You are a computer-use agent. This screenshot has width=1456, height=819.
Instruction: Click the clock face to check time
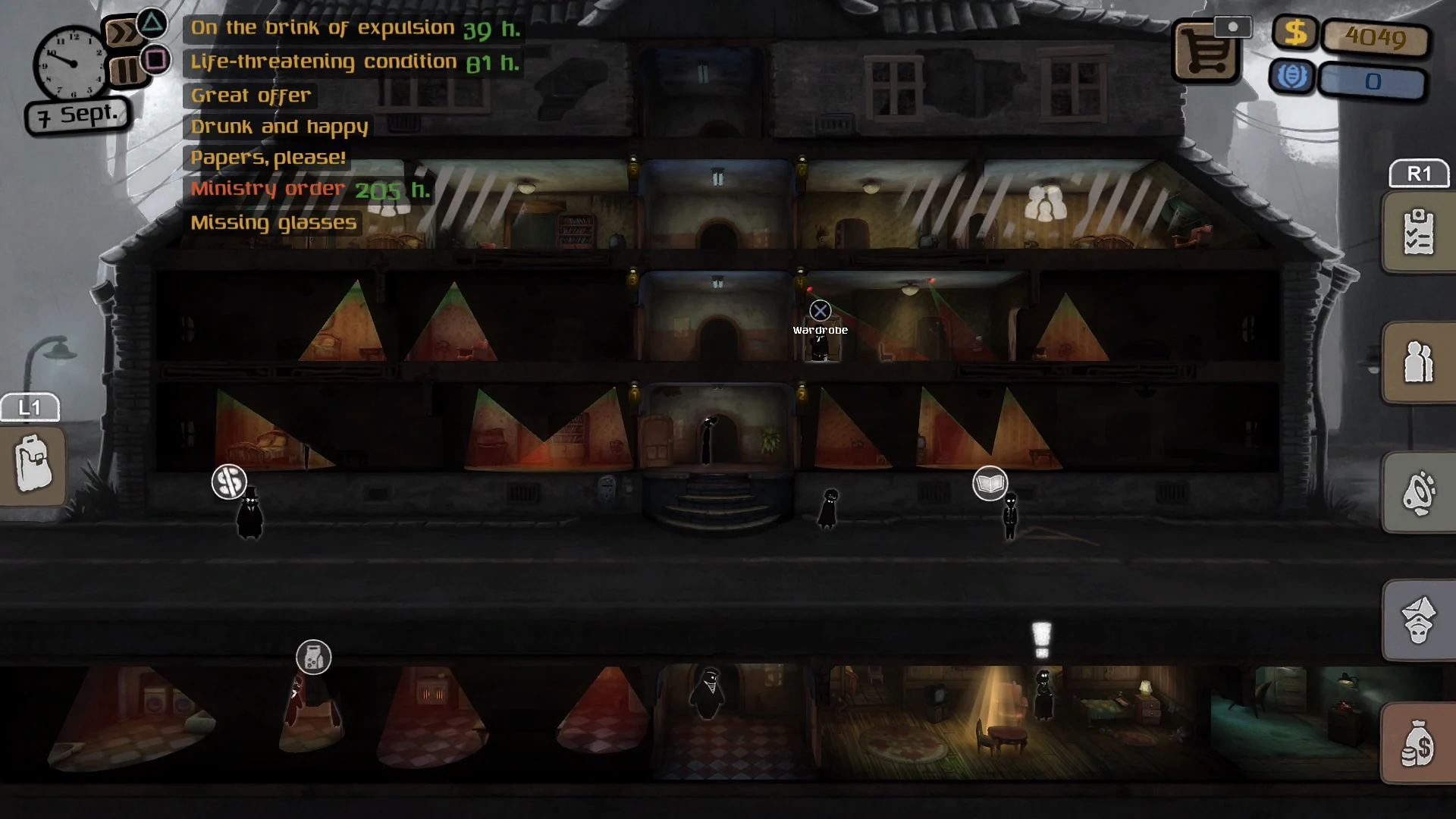[x=72, y=62]
